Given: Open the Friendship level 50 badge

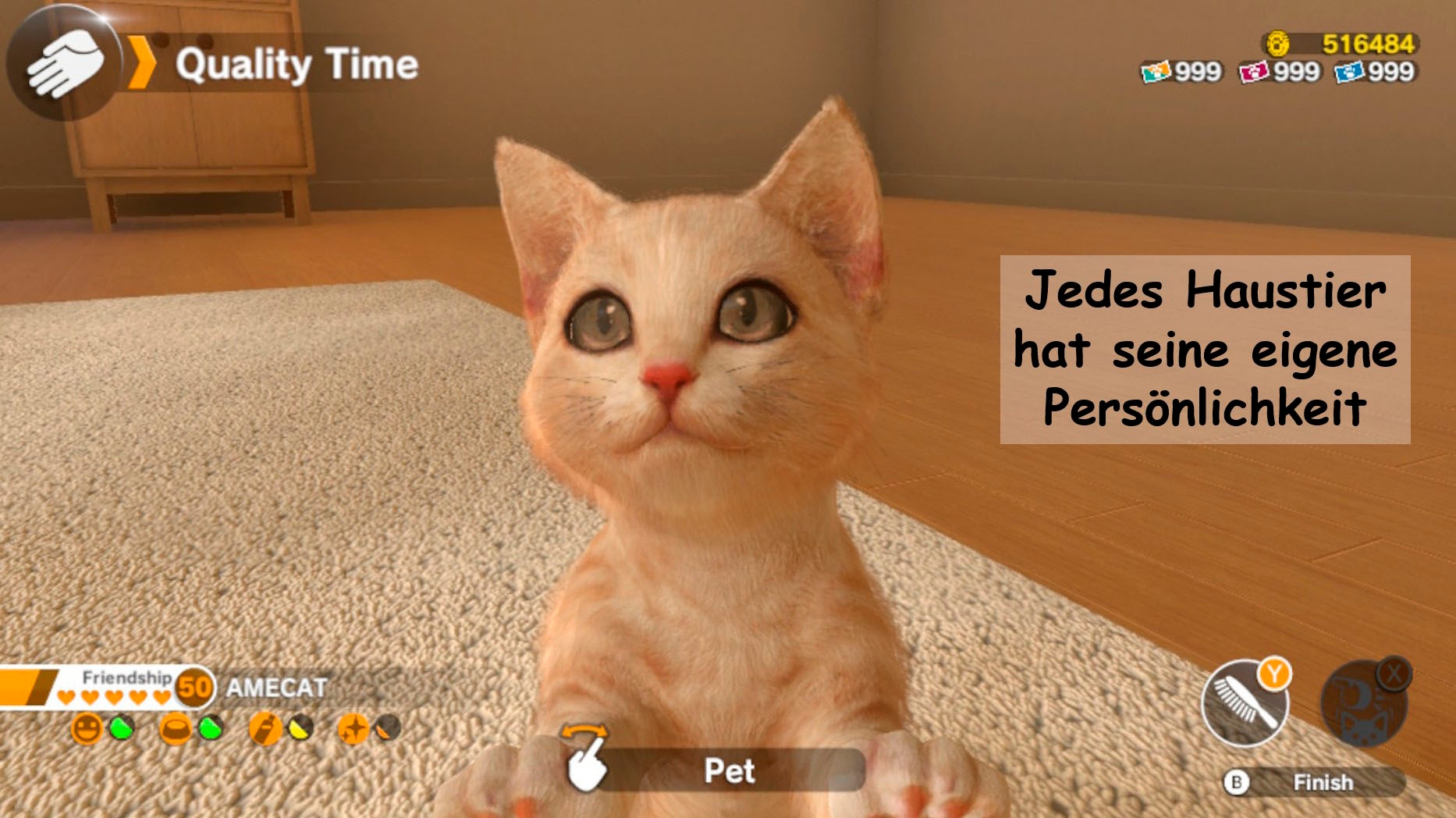Looking at the screenshot, I should click(x=194, y=686).
